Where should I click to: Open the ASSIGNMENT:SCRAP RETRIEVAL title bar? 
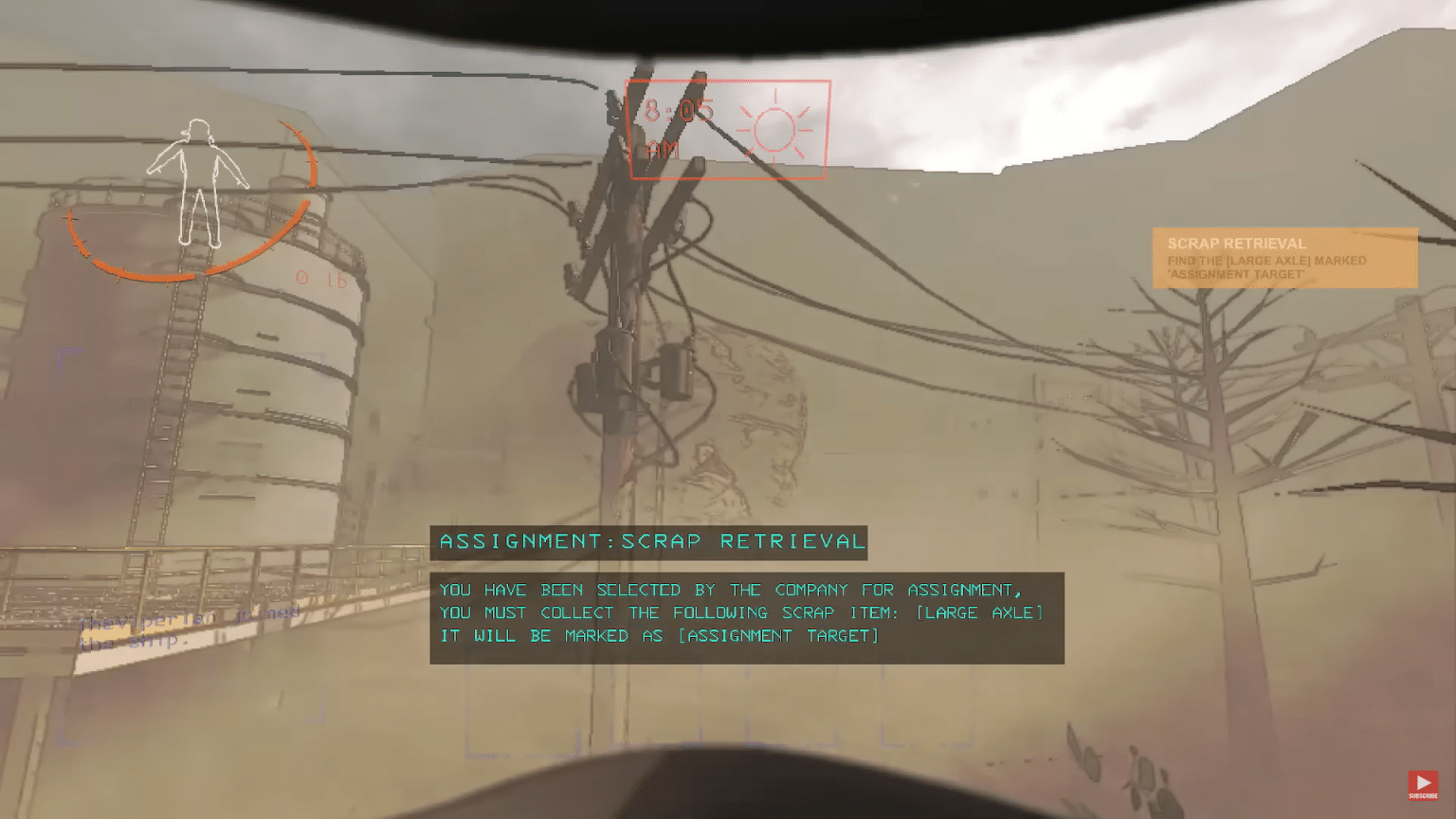point(652,542)
